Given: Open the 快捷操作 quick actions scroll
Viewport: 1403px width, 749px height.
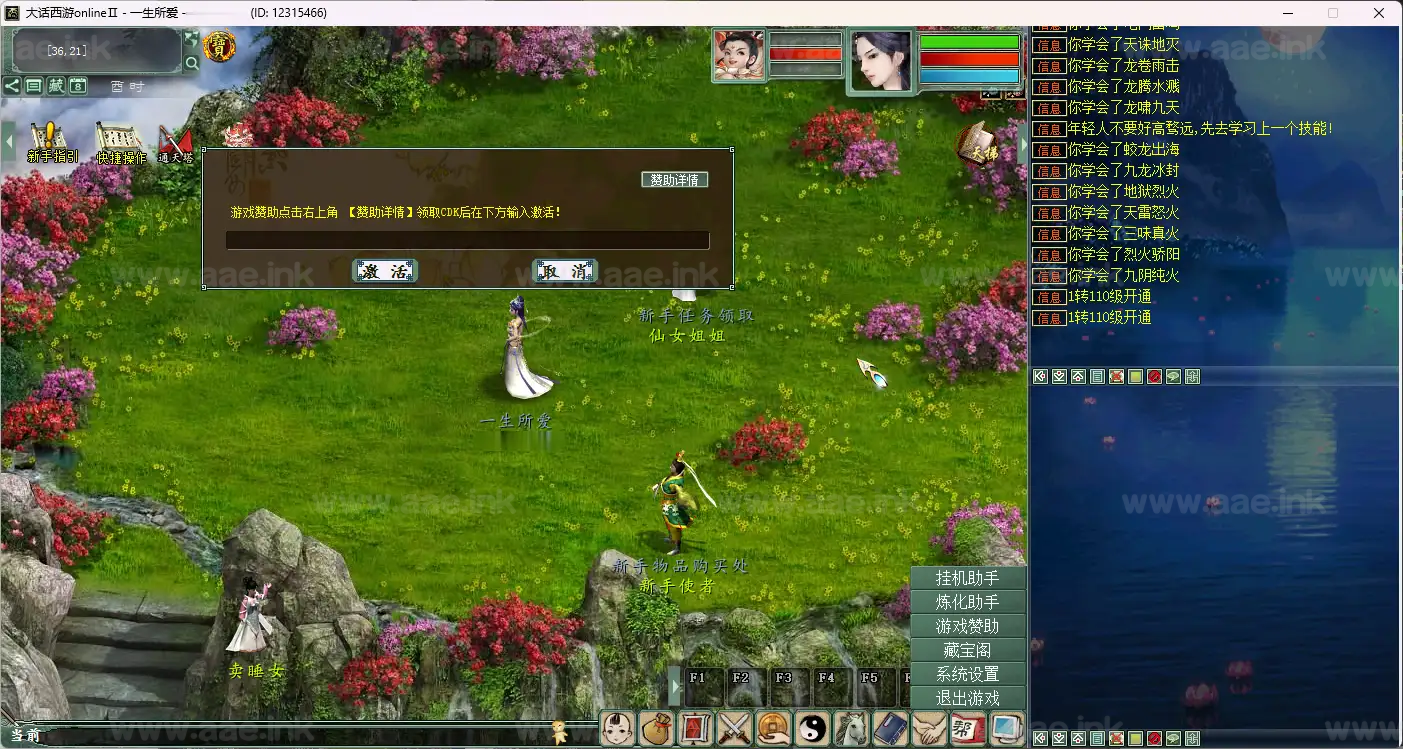Looking at the screenshot, I should [120, 142].
